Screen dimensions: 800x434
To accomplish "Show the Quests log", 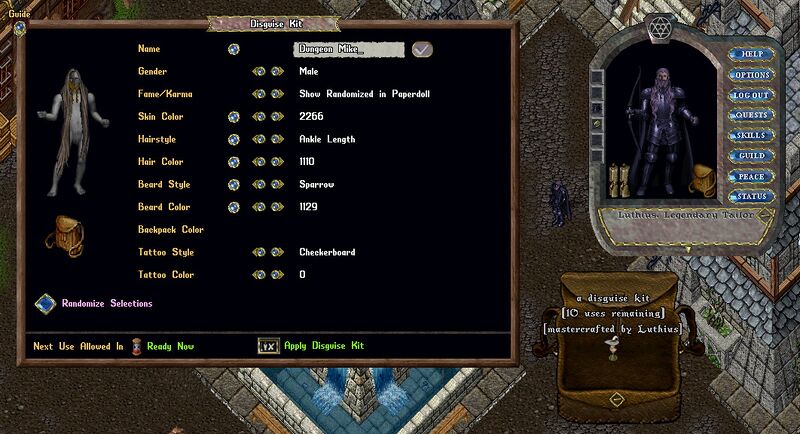I will pos(752,116).
